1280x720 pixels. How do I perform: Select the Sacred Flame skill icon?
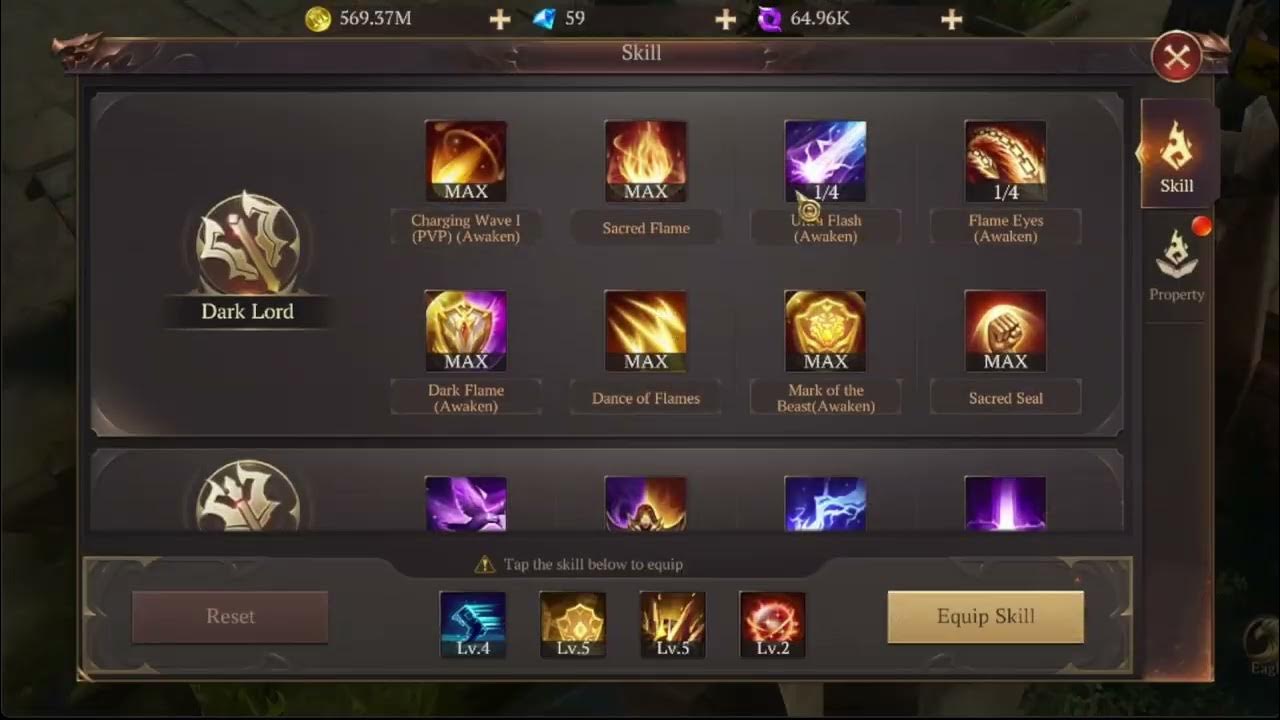click(645, 160)
